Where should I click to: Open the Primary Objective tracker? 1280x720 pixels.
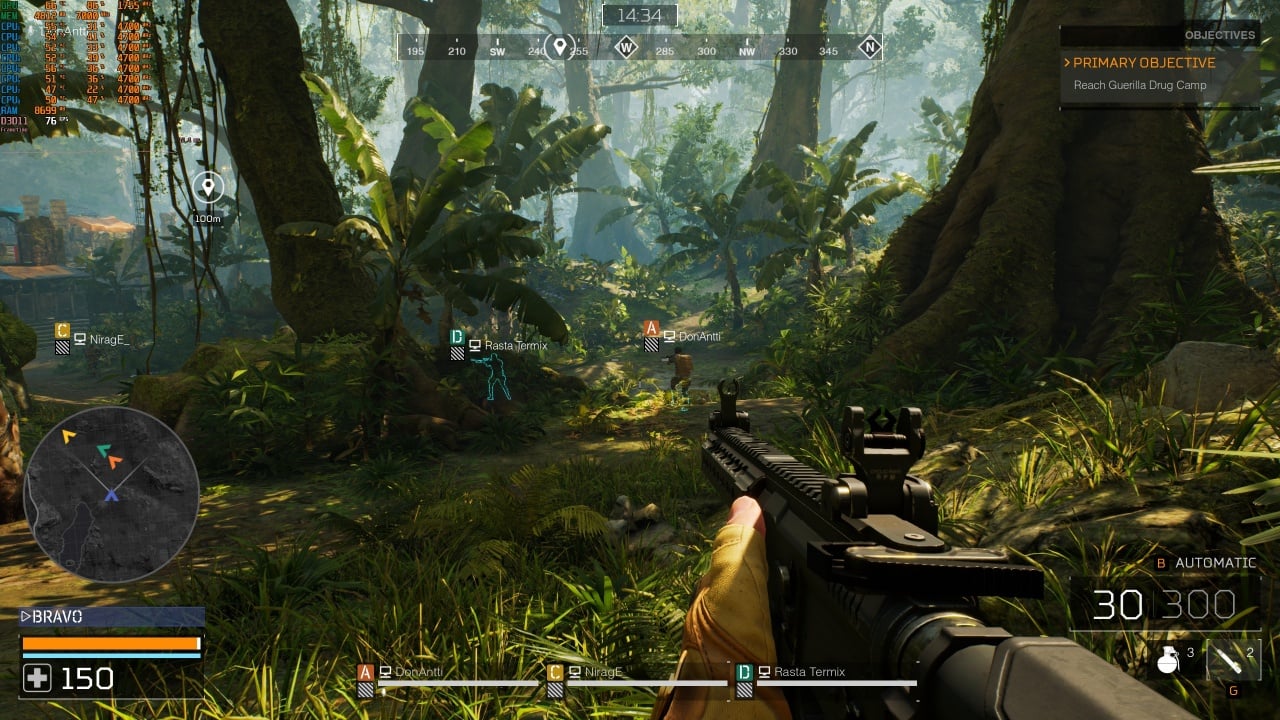pos(1144,62)
